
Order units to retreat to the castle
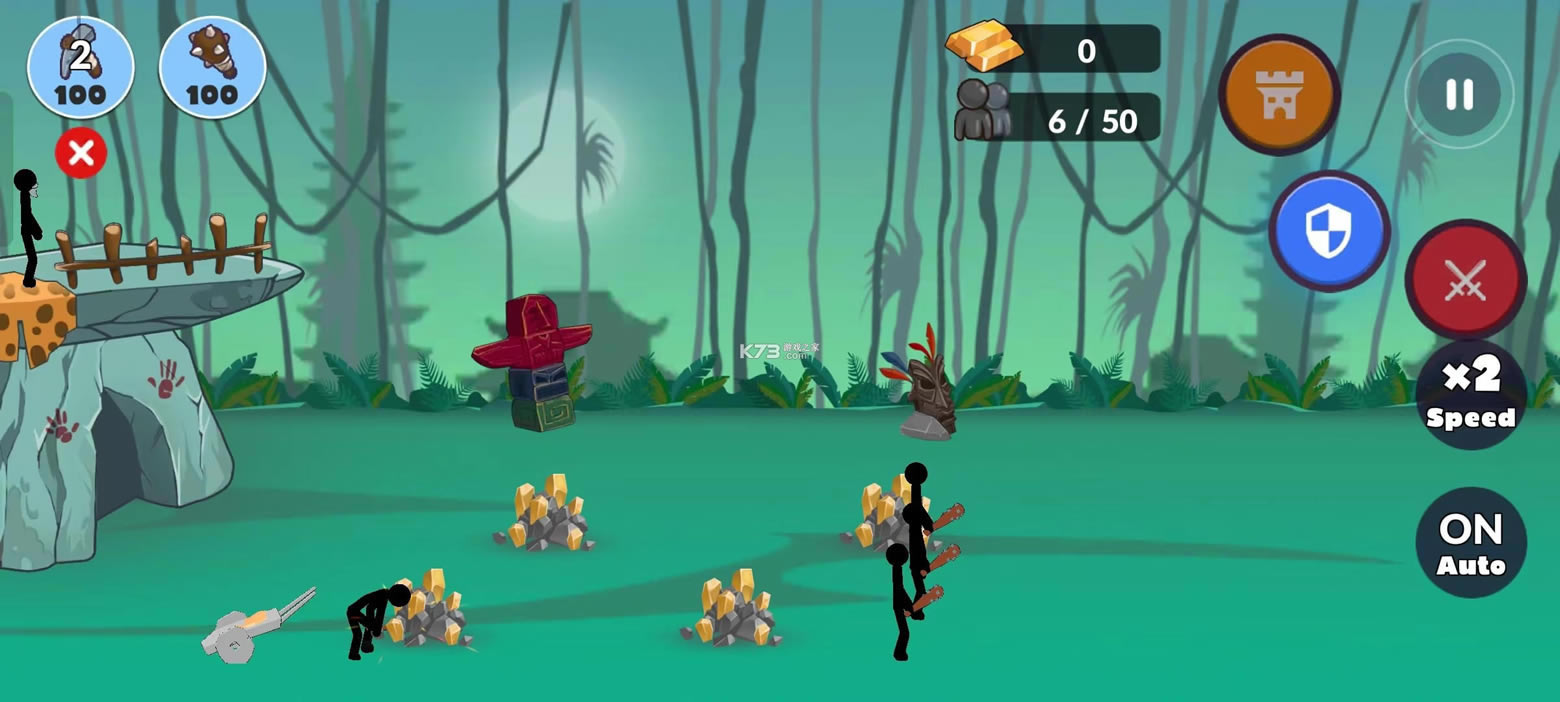tap(1279, 95)
